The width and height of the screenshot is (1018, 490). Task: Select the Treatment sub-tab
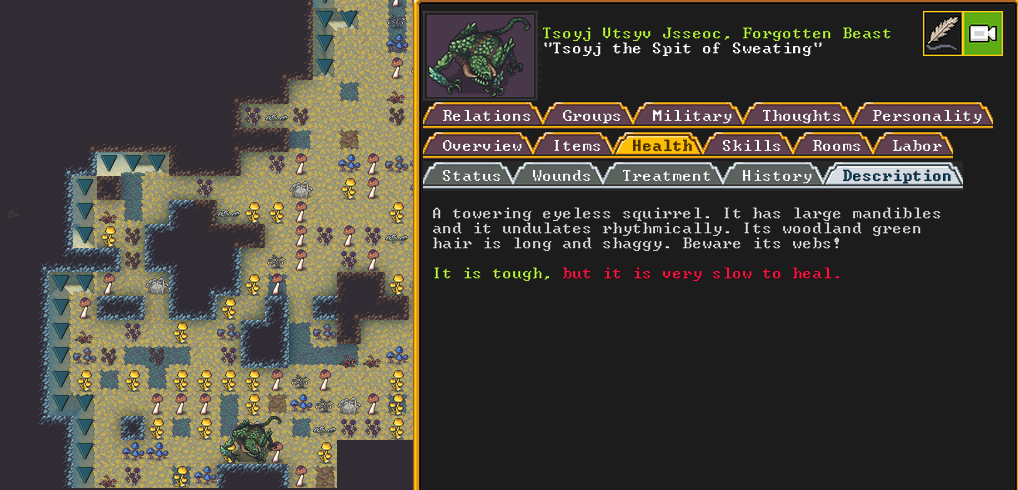click(666, 176)
